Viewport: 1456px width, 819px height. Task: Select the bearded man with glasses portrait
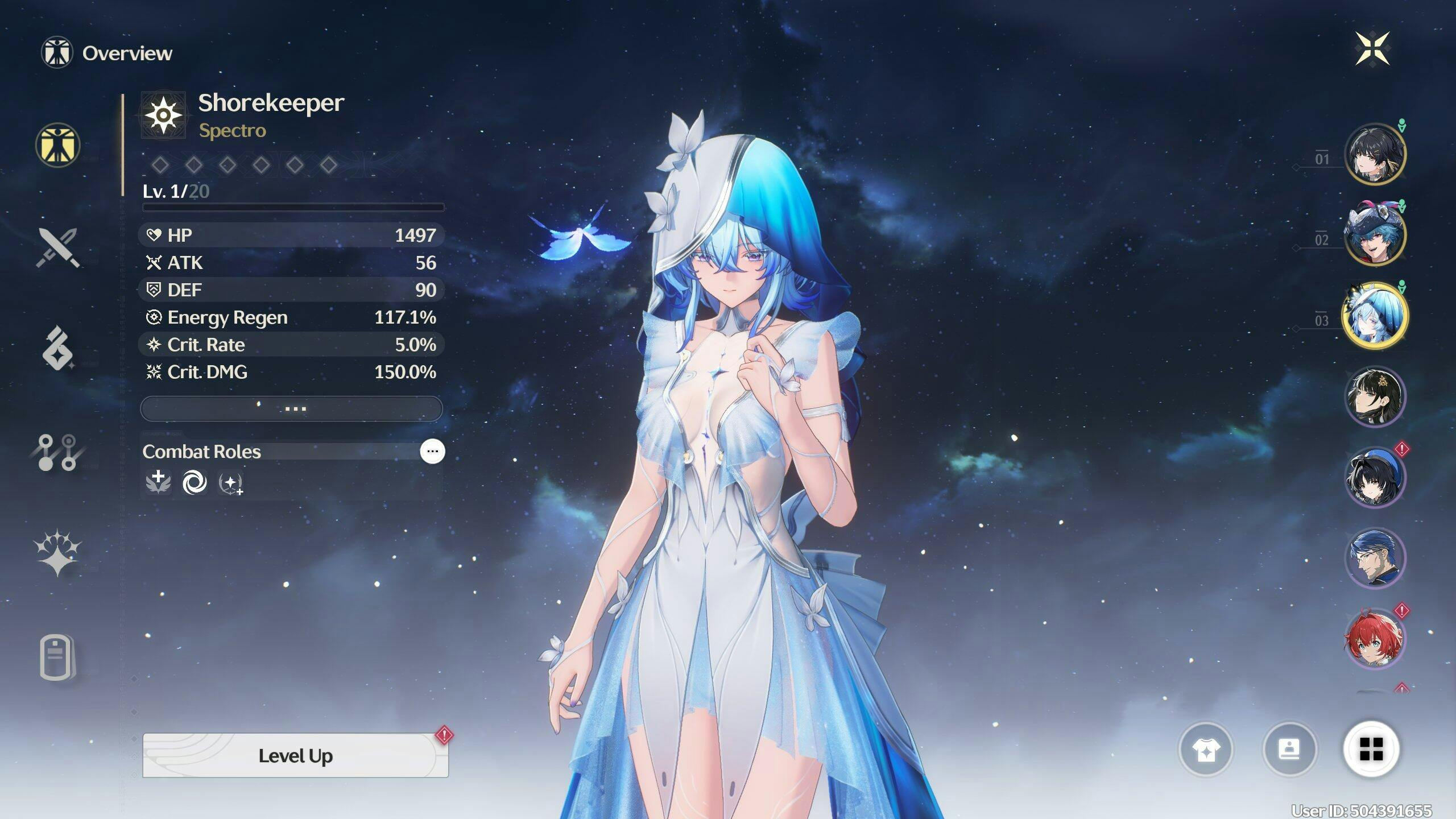[1375, 557]
